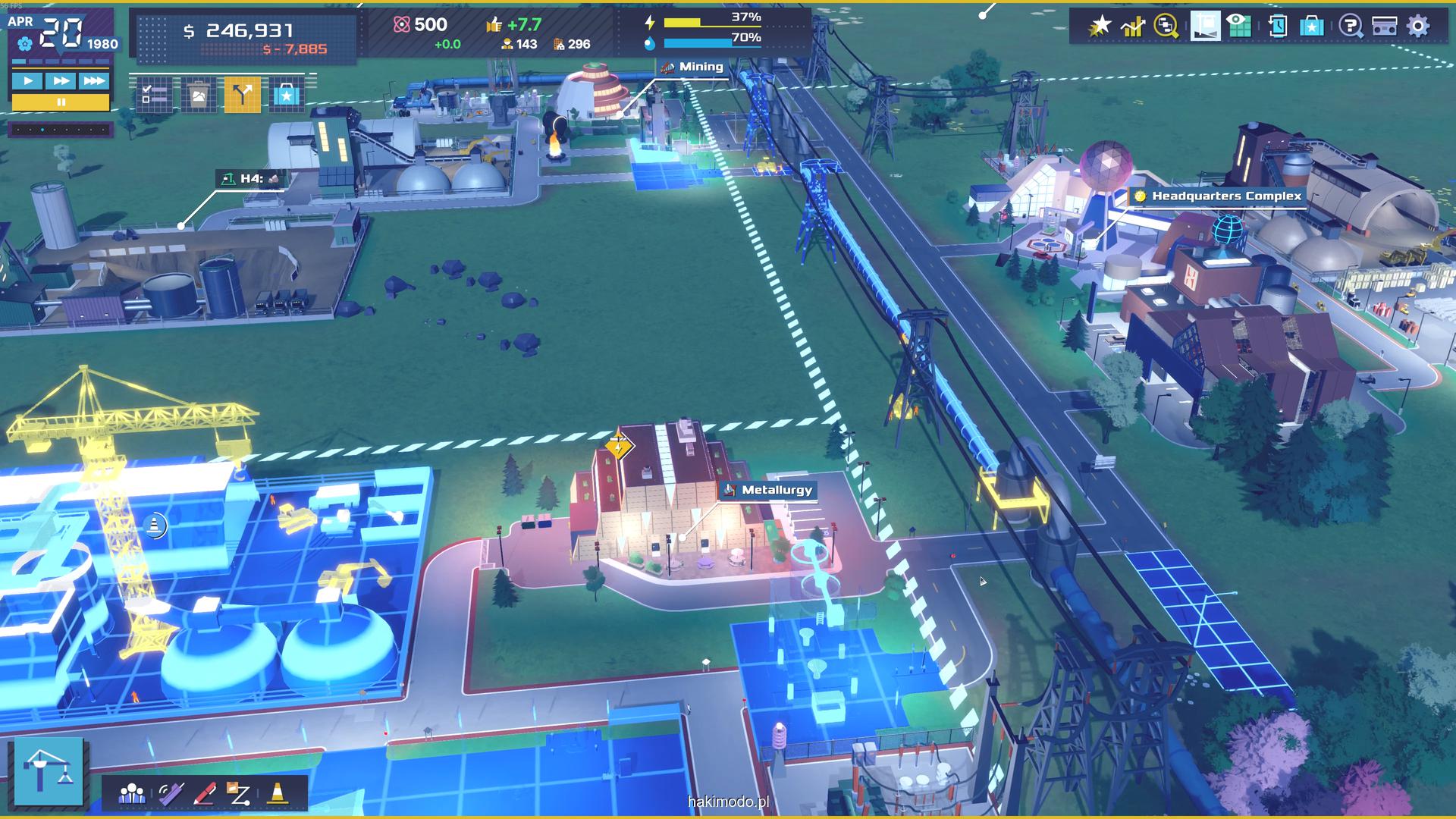
Task: Open the checklist tasks panel
Action: click(155, 95)
